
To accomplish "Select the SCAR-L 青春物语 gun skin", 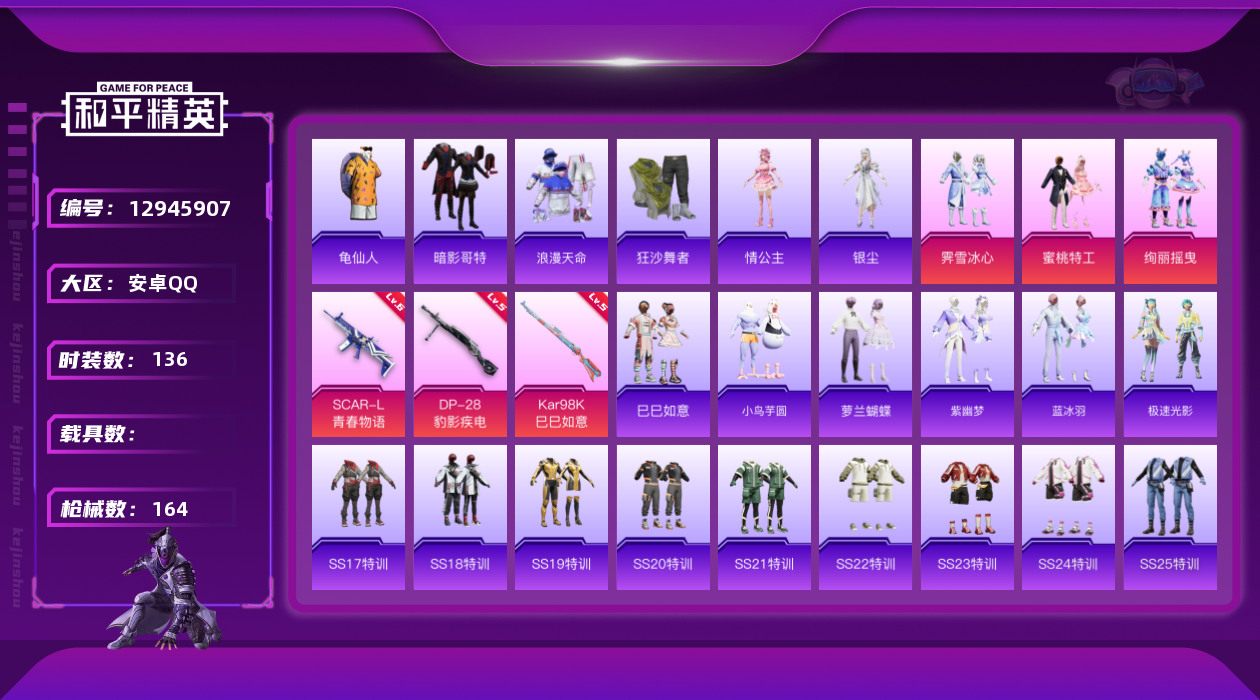I will pos(358,364).
